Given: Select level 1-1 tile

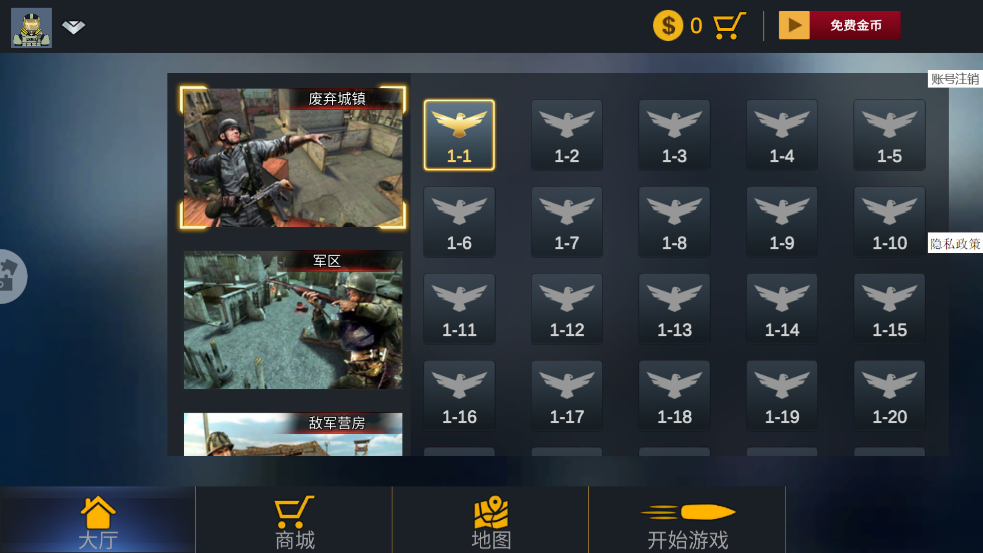Looking at the screenshot, I should [x=459, y=135].
